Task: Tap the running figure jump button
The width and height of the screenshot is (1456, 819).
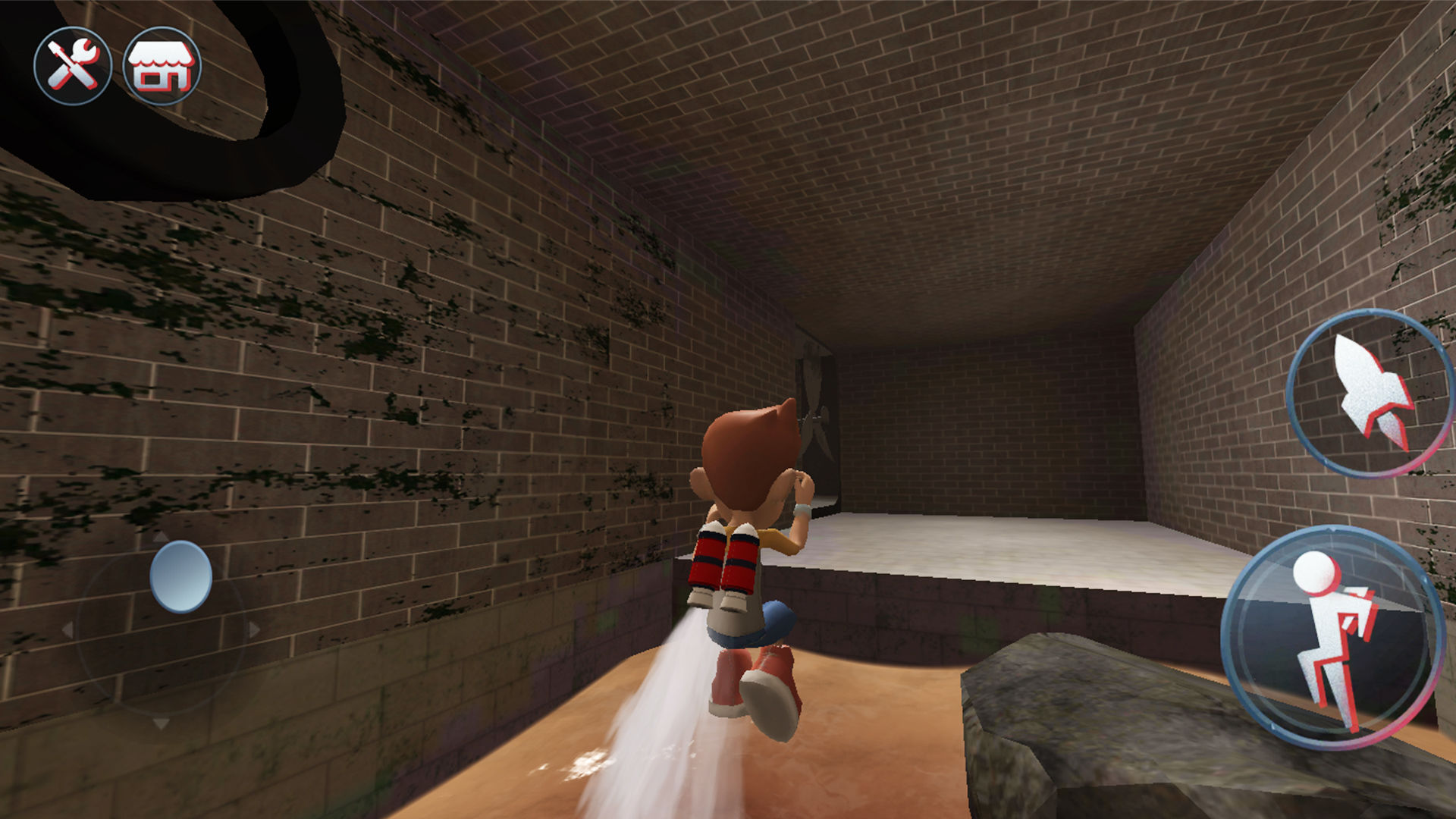Action: (1332, 638)
